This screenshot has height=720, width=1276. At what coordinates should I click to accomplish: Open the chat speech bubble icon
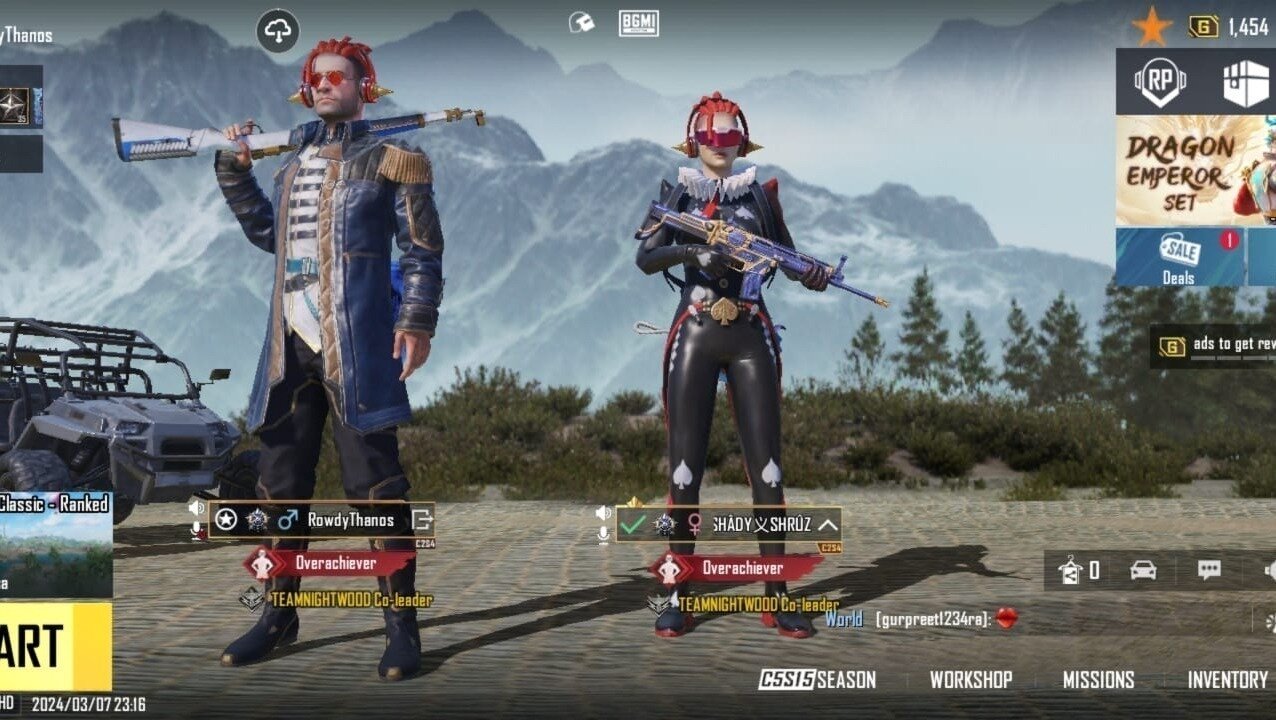tap(1209, 570)
